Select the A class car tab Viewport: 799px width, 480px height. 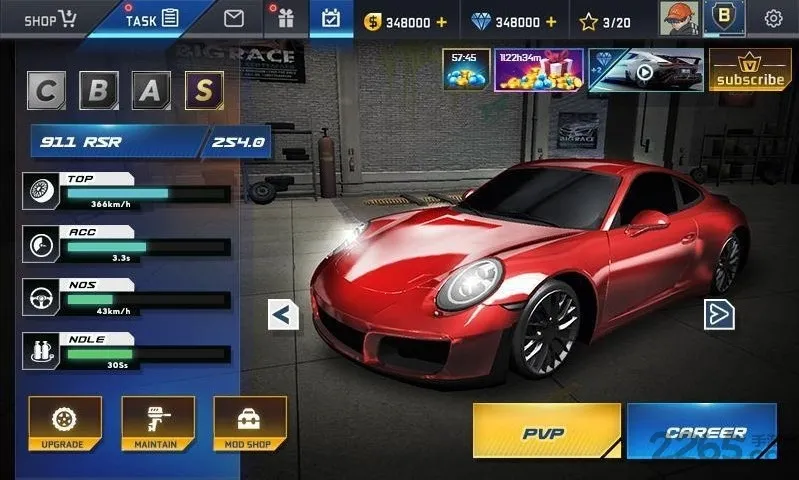coord(149,91)
